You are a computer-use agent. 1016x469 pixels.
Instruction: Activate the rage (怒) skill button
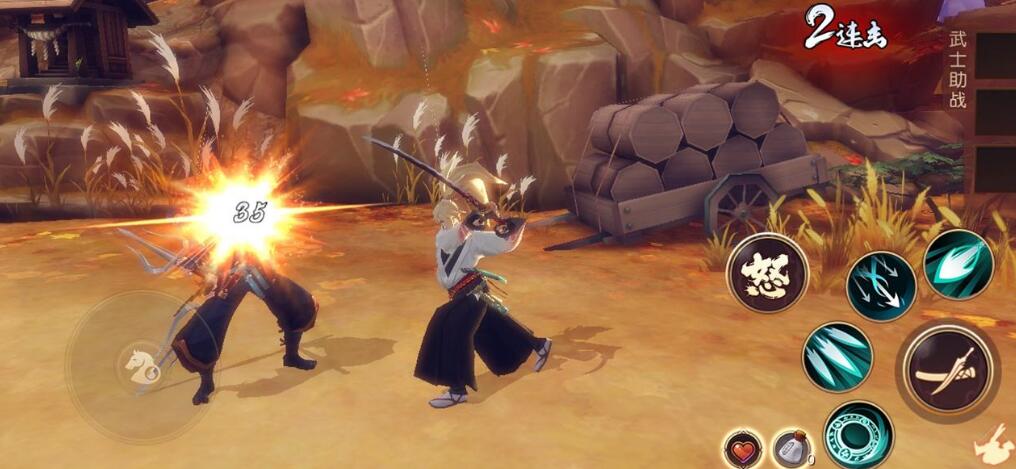[x=767, y=272]
